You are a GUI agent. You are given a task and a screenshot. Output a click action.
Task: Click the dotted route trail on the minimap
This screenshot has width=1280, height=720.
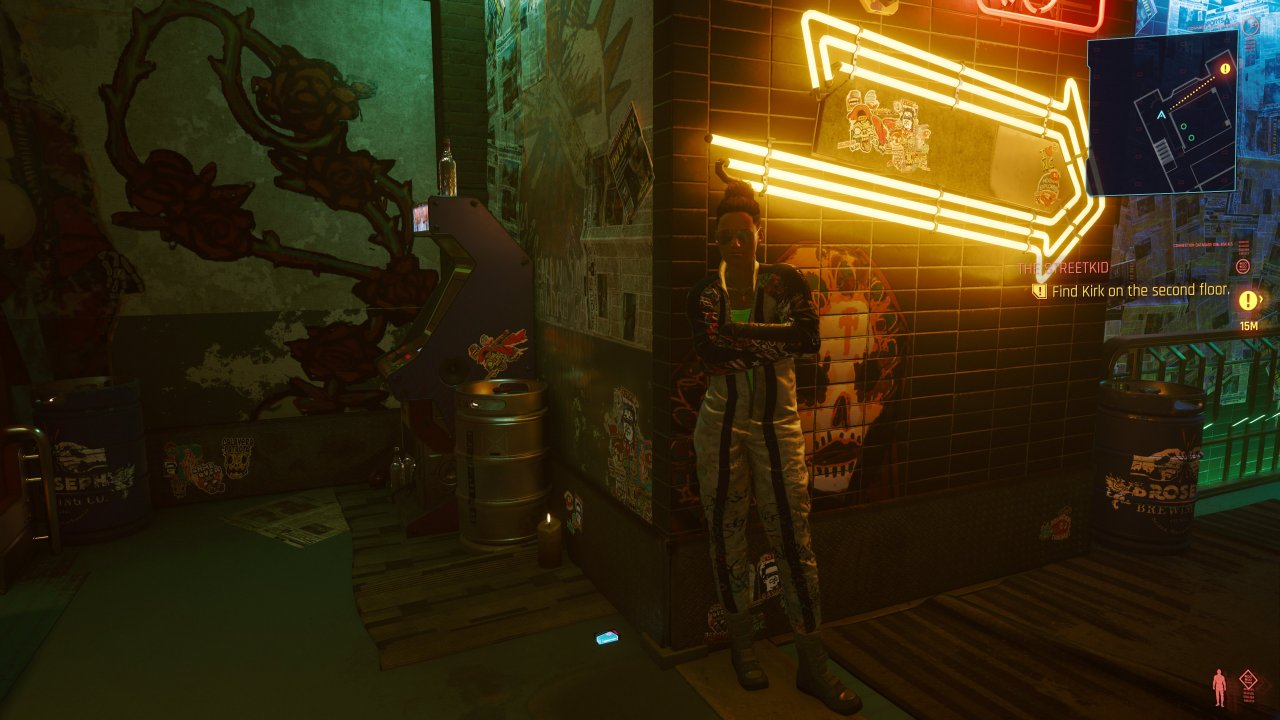[x=1195, y=95]
